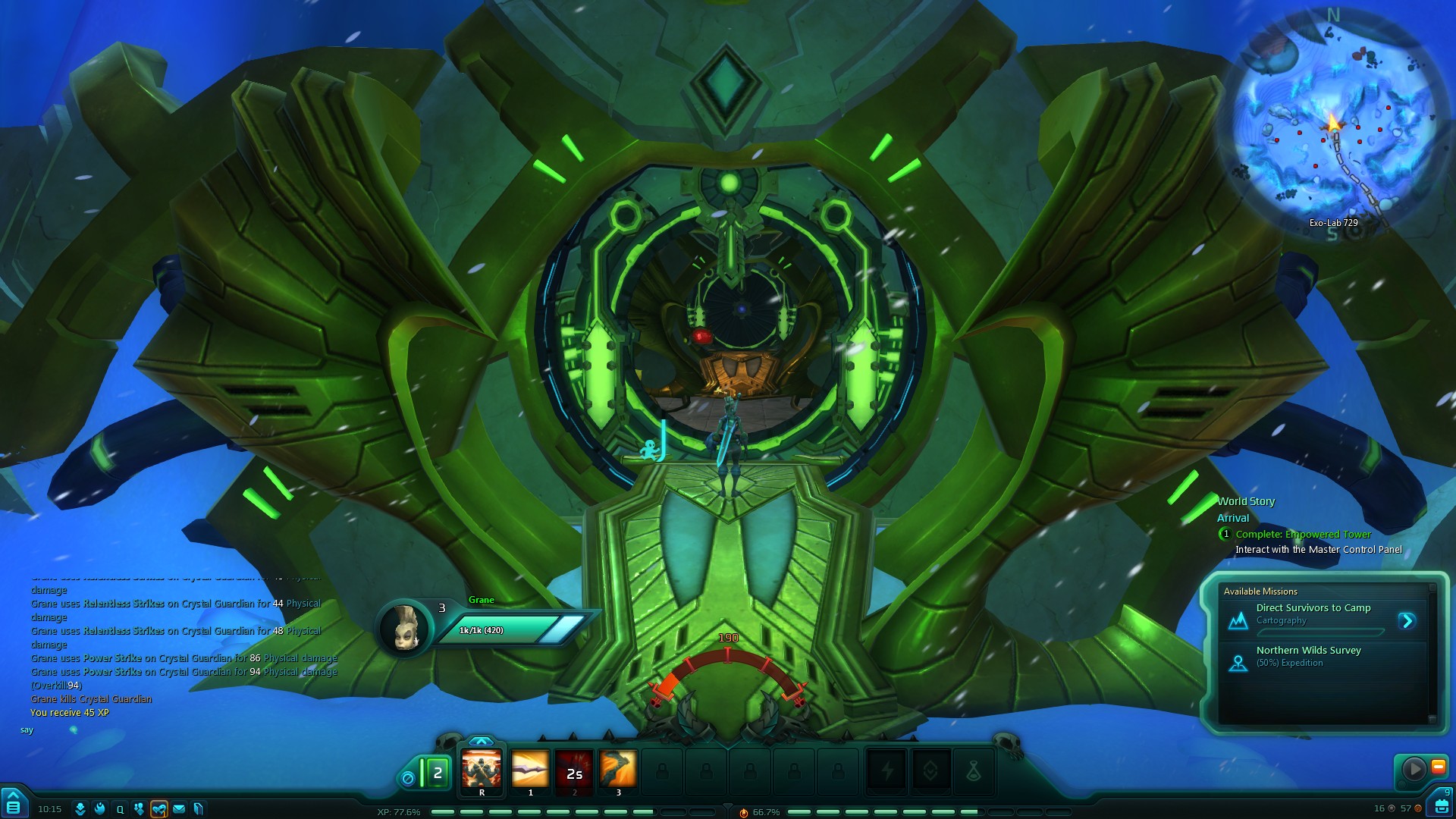Viewport: 1456px width, 819px height.
Task: Activate the R stance ability icon
Action: (482, 770)
